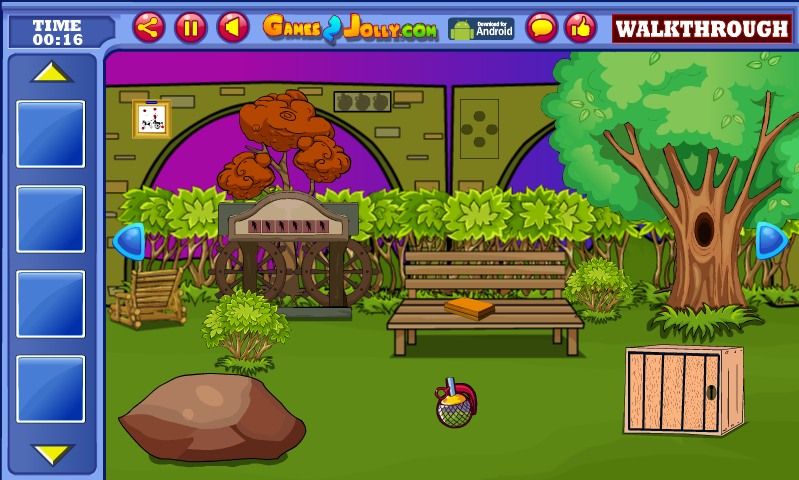Click the thumbs-up like button
799x480 pixels.
(x=580, y=27)
